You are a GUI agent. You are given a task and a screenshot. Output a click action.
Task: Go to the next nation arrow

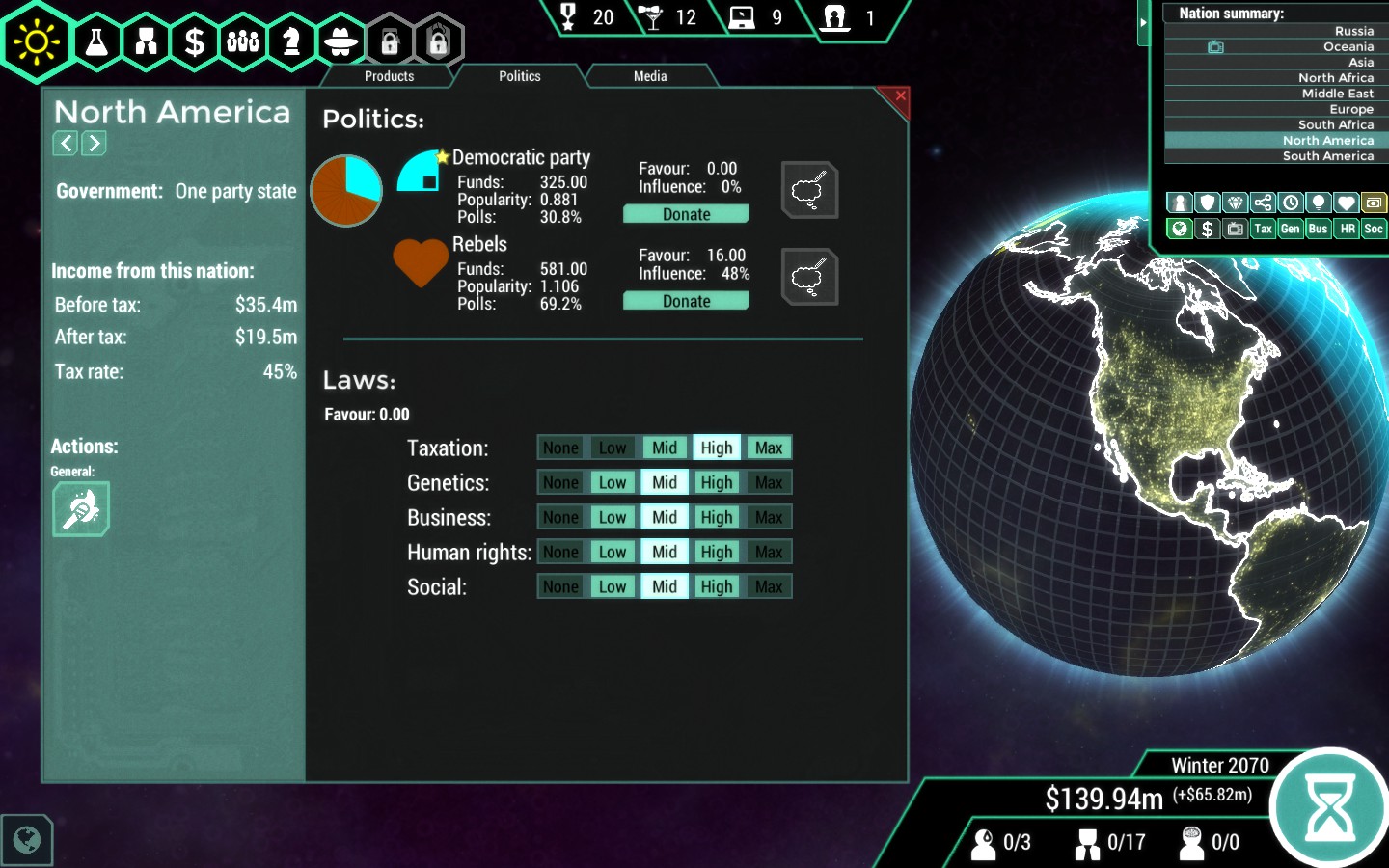tap(94, 144)
